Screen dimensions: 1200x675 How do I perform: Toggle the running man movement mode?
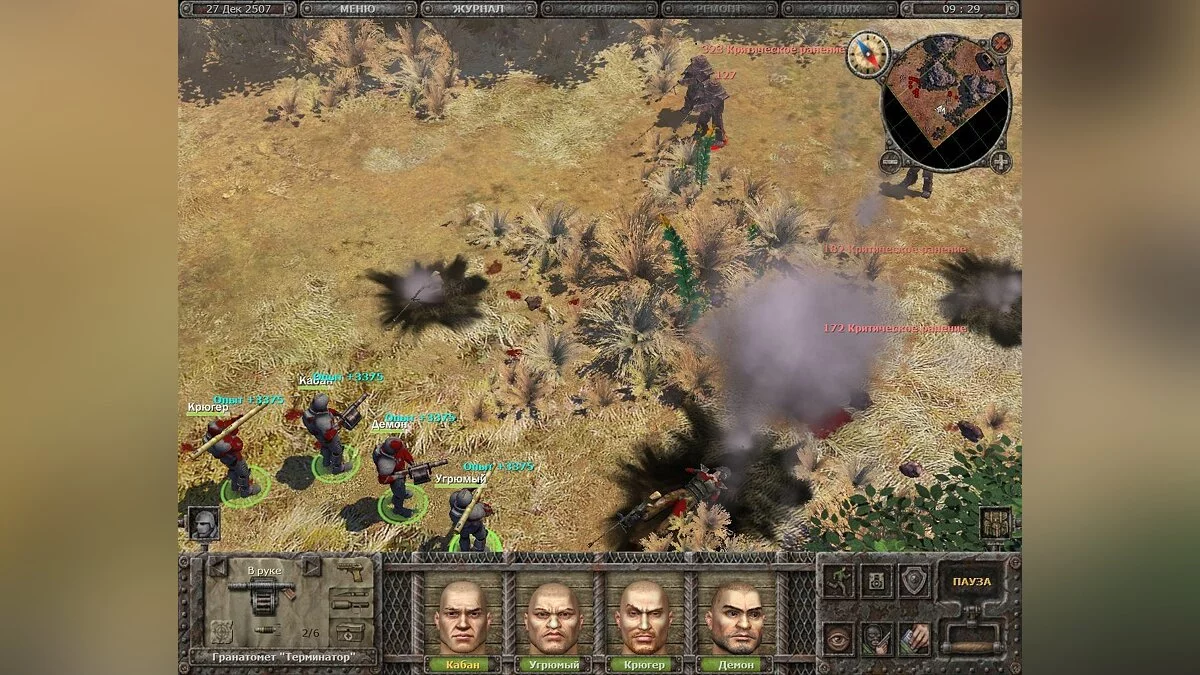tap(838, 581)
